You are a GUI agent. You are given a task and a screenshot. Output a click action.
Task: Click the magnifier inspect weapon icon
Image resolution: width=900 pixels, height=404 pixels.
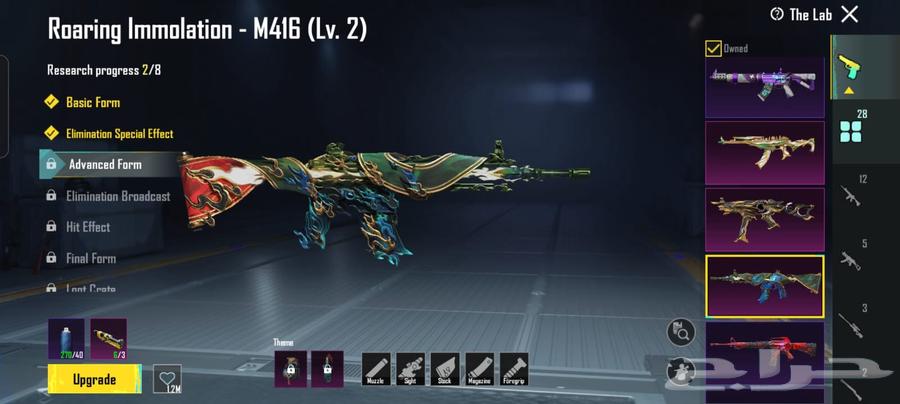(680, 331)
